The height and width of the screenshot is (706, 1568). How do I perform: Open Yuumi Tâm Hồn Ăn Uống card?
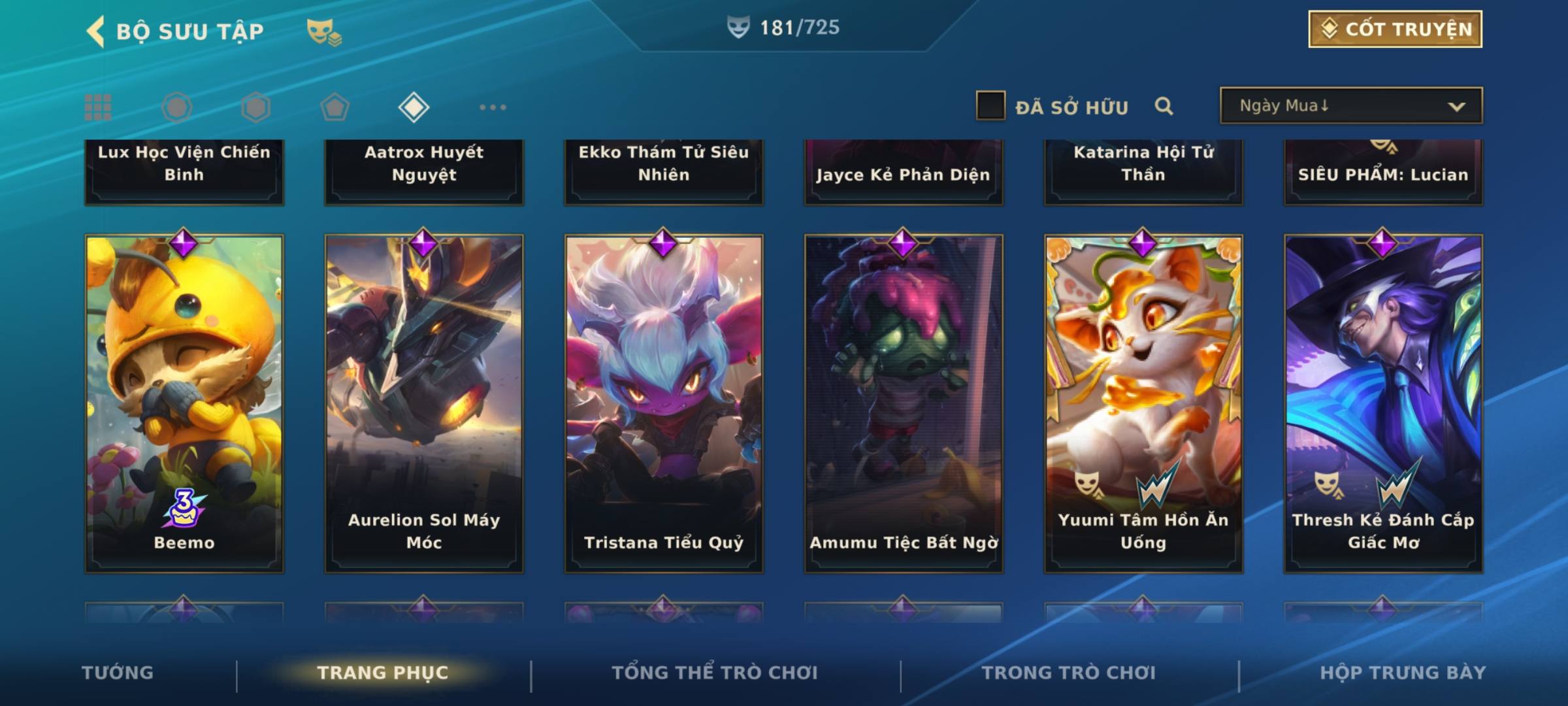(1143, 403)
